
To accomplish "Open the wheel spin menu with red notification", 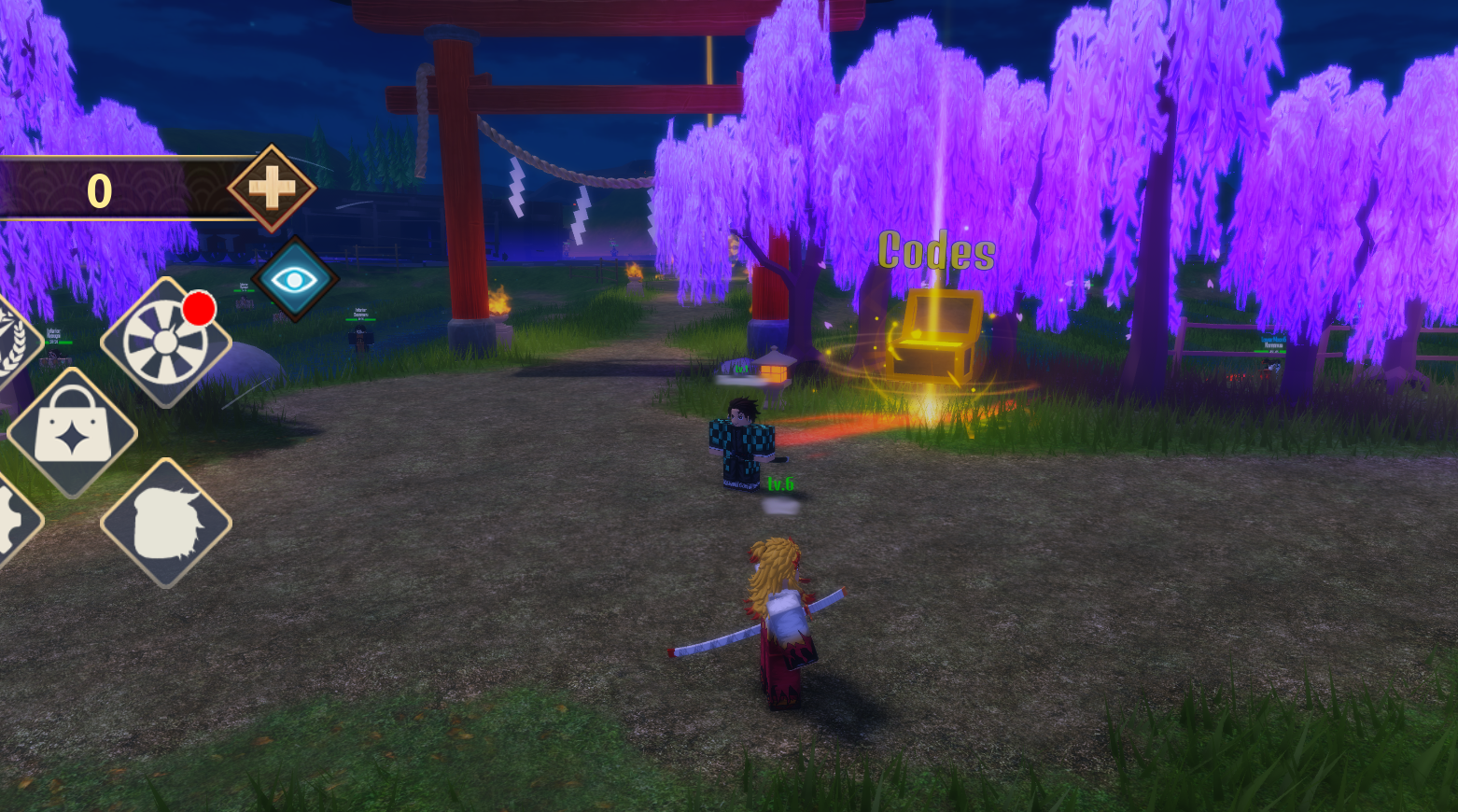I will click(x=166, y=343).
